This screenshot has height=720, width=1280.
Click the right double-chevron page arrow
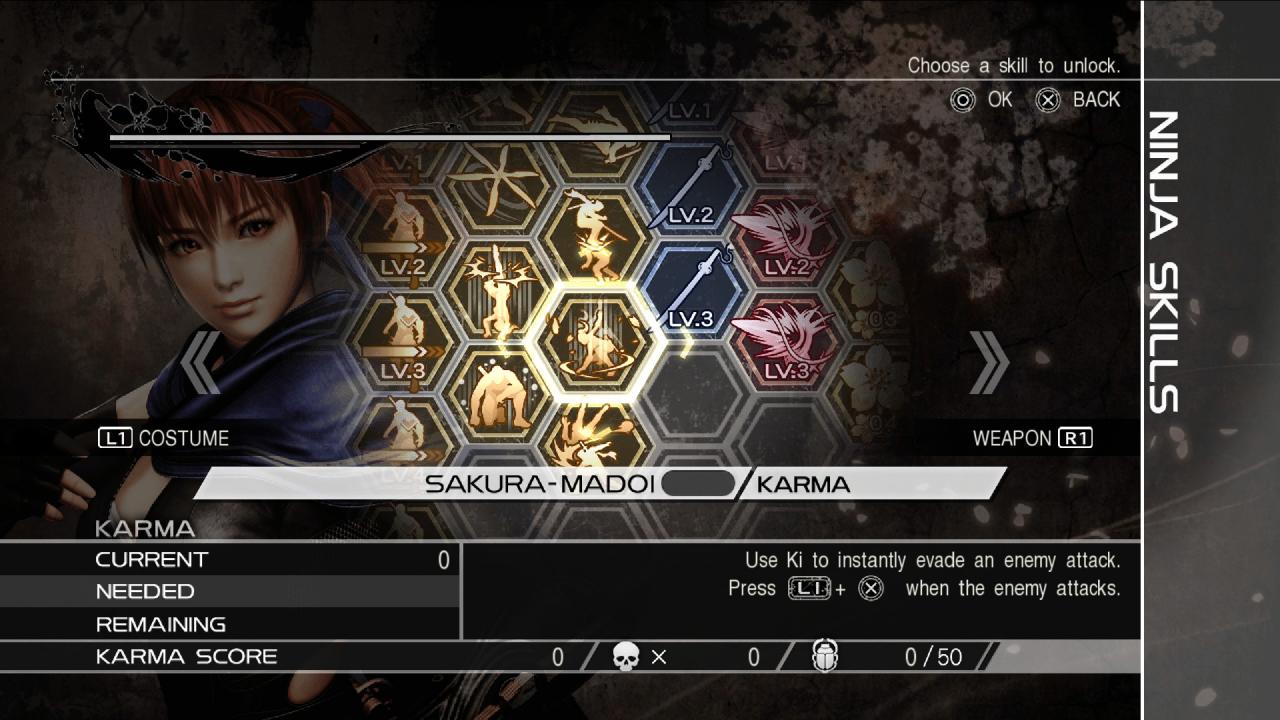pyautogui.click(x=988, y=362)
